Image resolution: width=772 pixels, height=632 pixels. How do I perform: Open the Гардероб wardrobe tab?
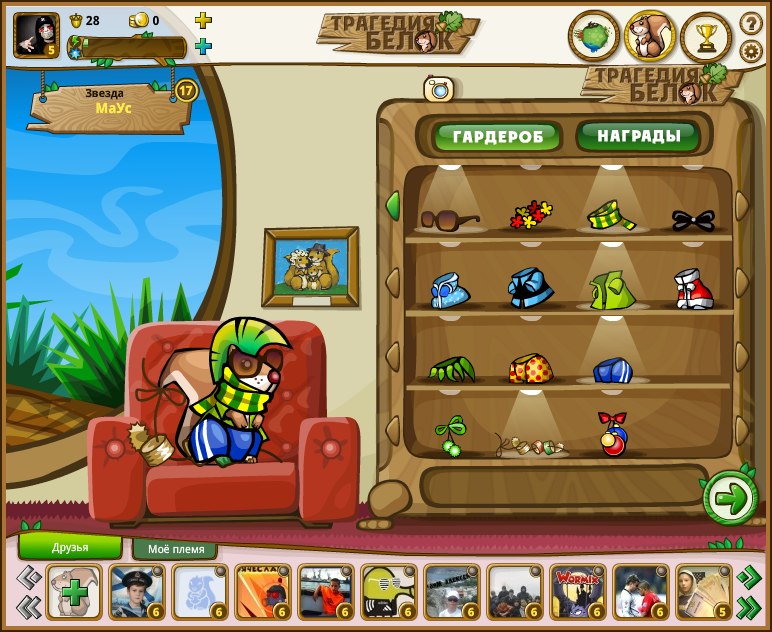pyautogui.click(x=497, y=136)
